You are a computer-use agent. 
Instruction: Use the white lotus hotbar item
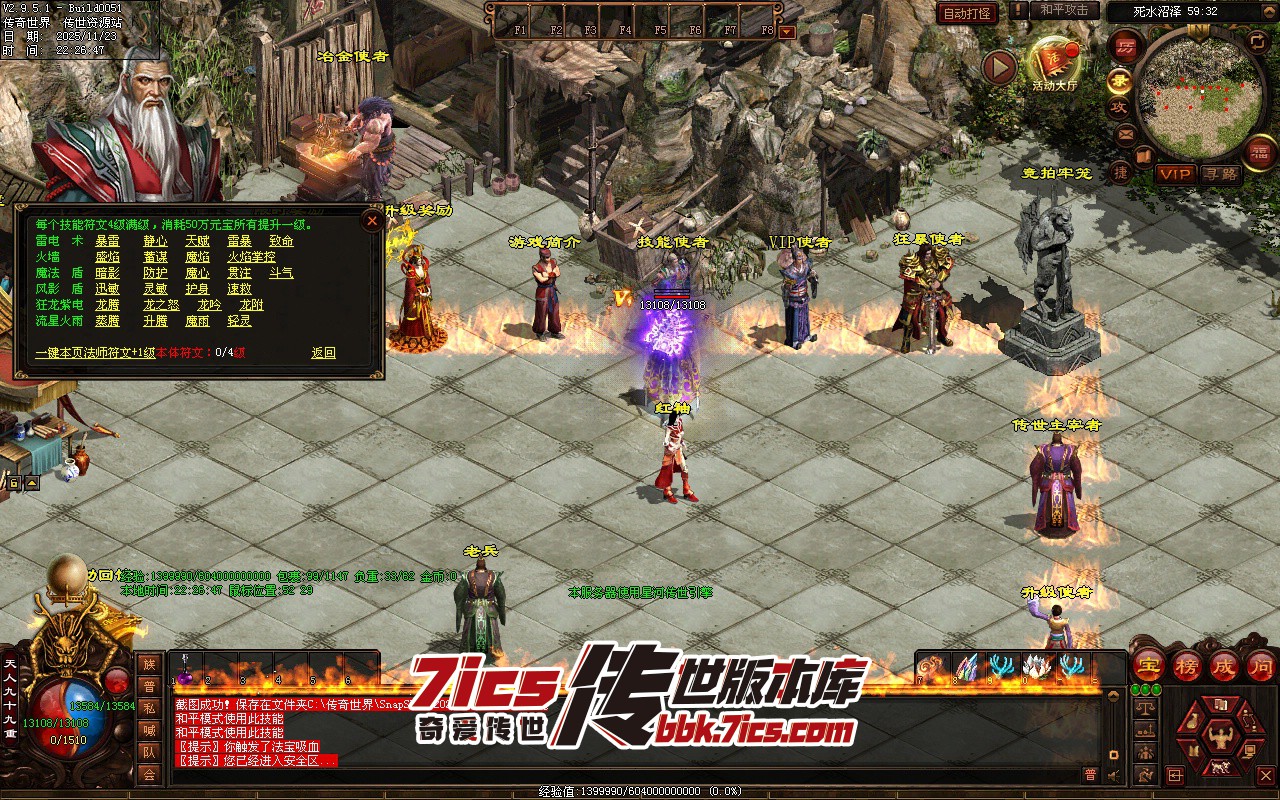coord(1037,666)
